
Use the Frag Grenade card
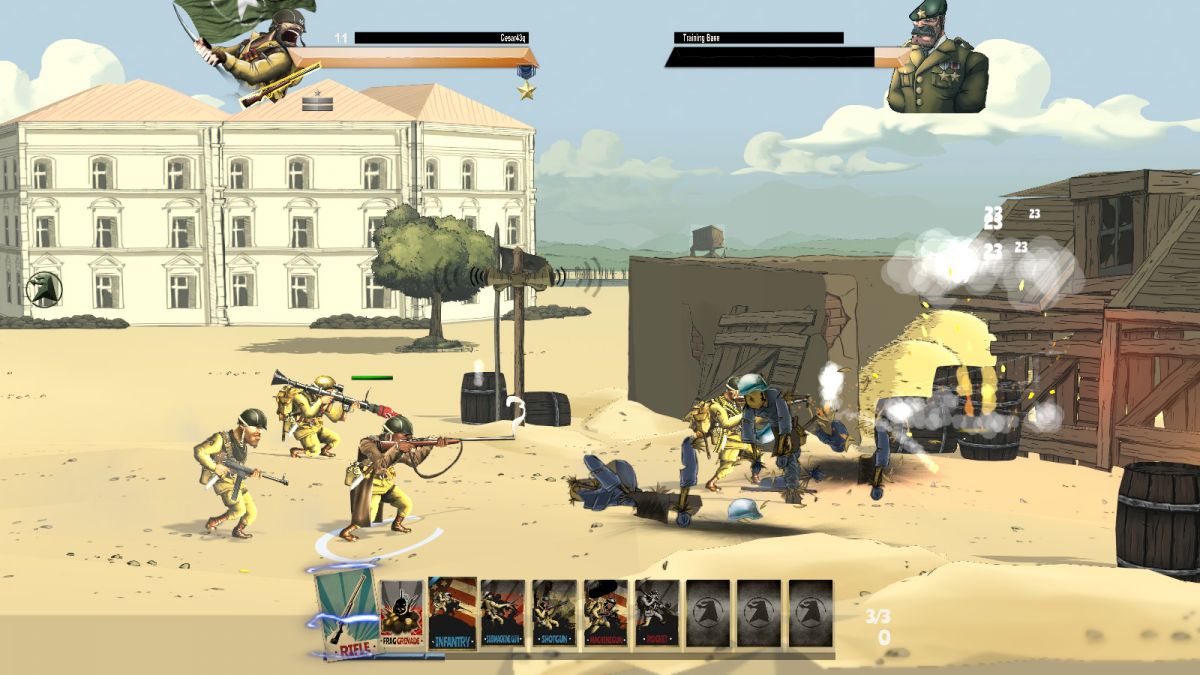click(x=402, y=613)
